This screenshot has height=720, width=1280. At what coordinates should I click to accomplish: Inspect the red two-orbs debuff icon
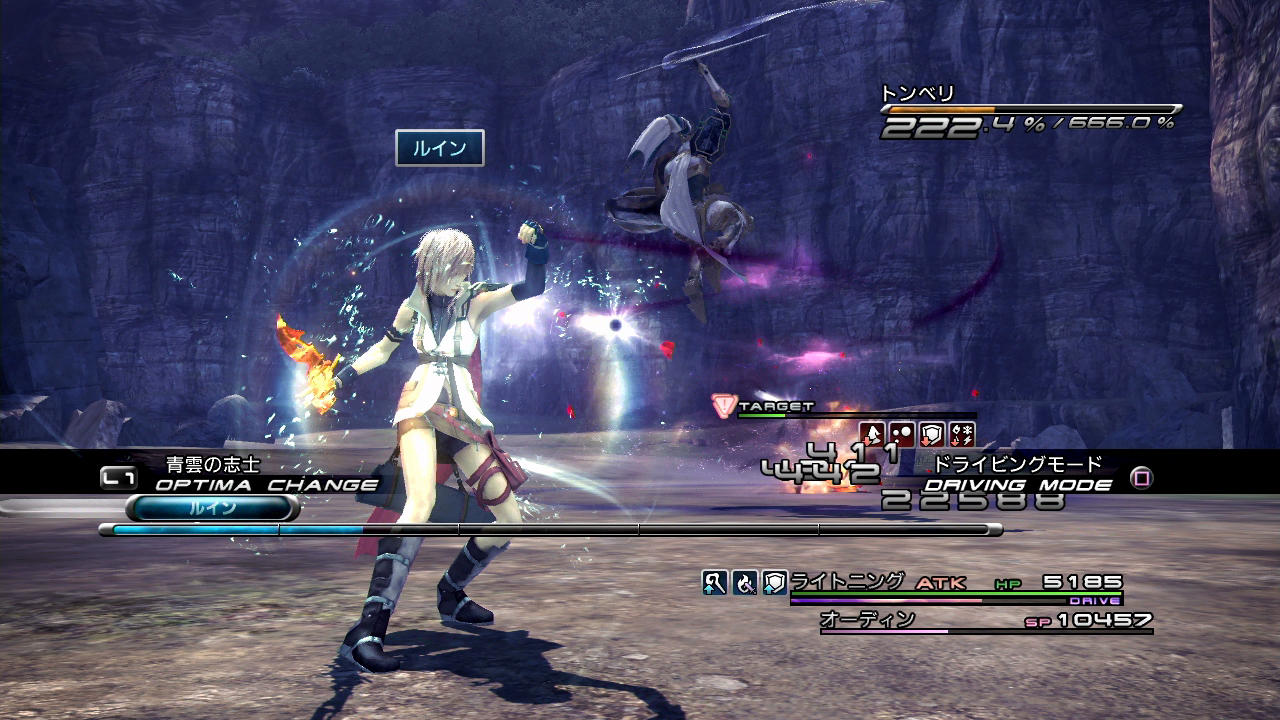pos(902,434)
